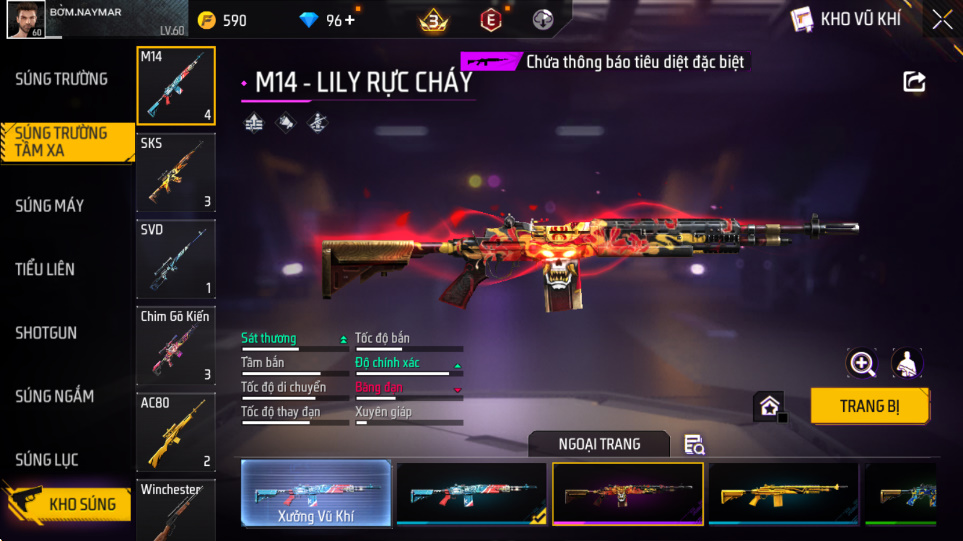Close the weapon storage screen
The image size is (963, 541).
tap(941, 19)
